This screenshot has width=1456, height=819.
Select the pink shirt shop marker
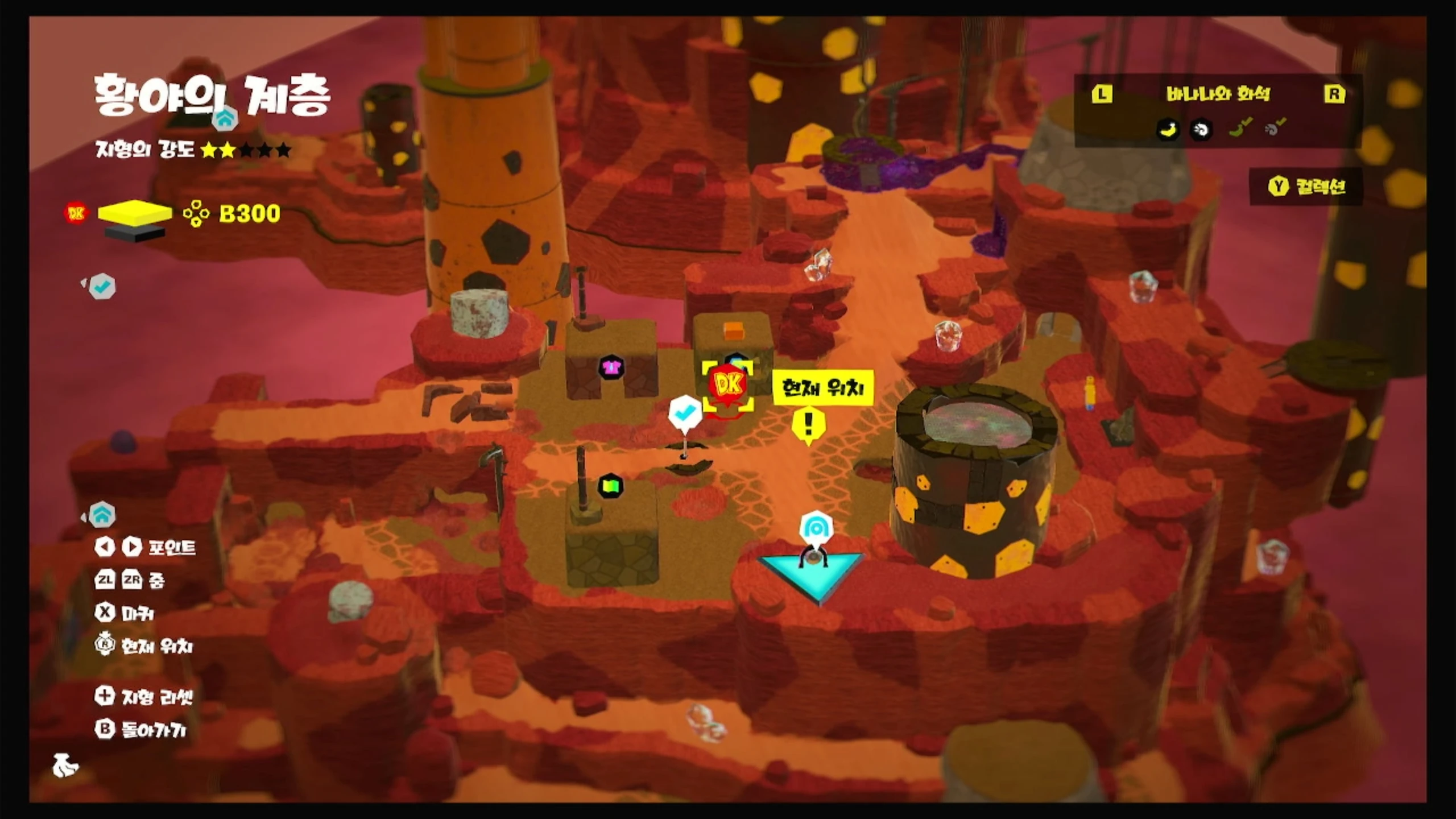[x=611, y=367]
